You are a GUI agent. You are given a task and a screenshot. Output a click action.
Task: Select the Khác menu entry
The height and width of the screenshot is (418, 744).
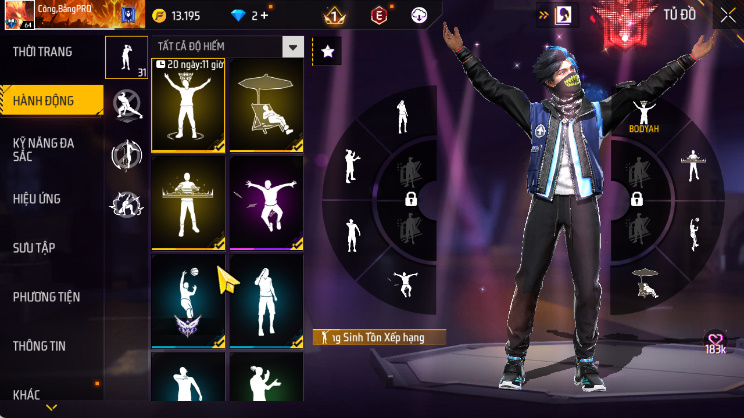pos(27,394)
